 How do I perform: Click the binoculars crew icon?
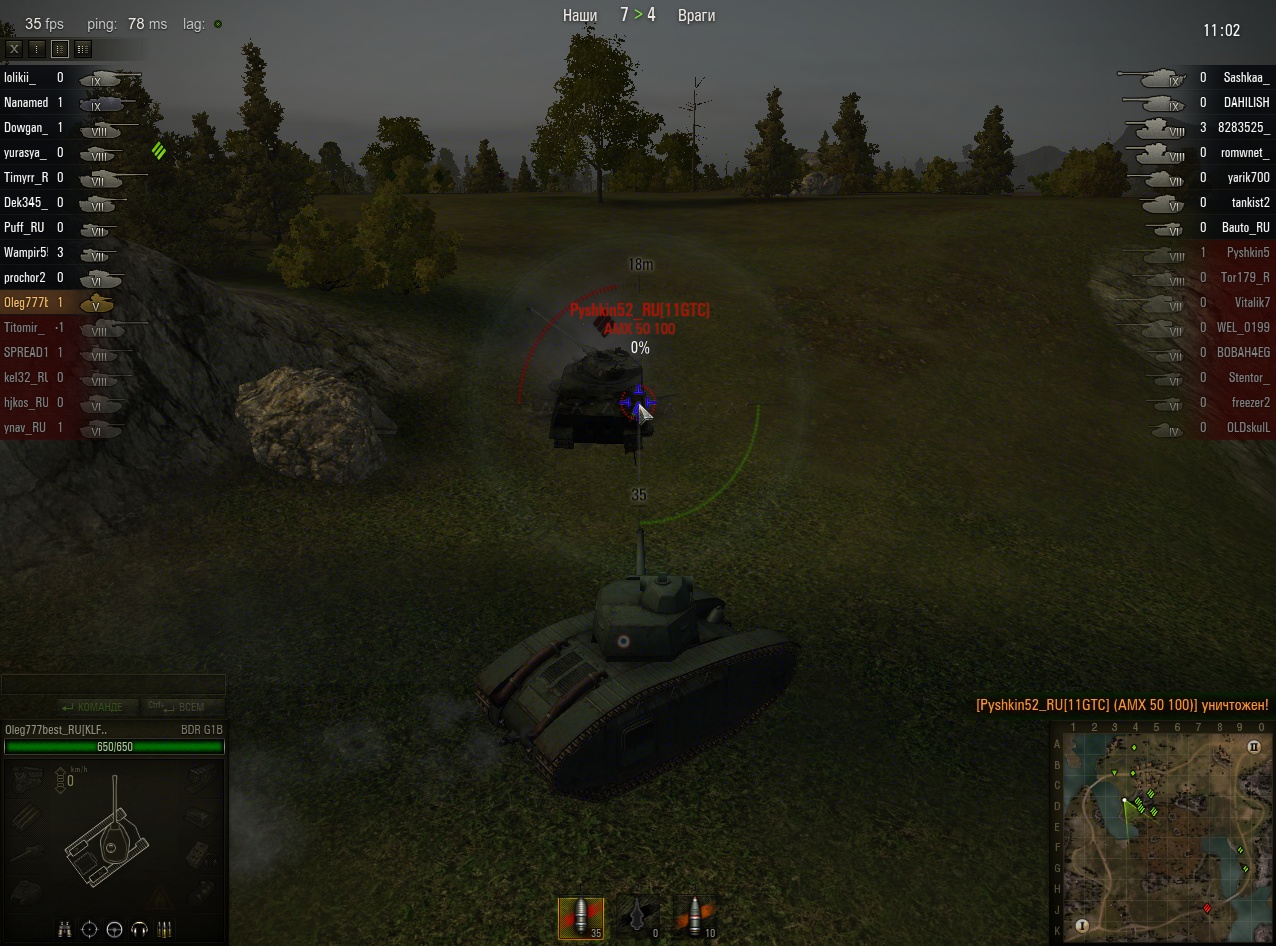click(65, 929)
